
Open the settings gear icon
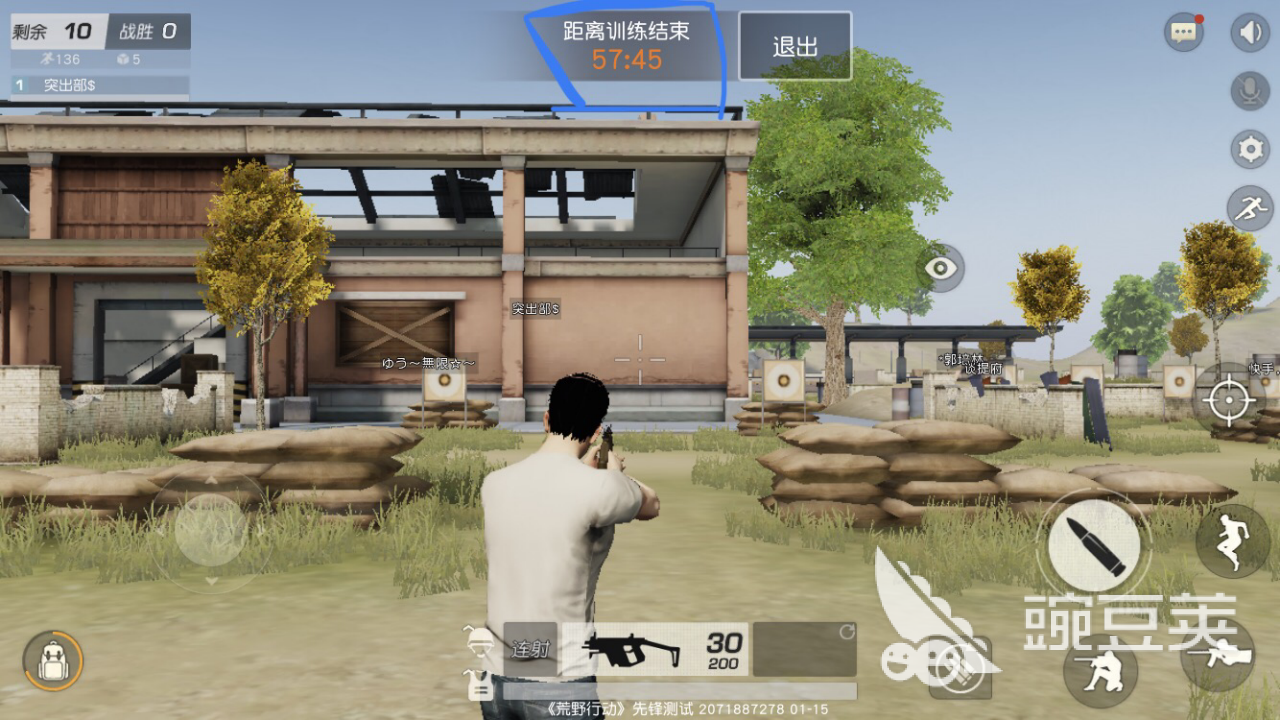(1248, 148)
